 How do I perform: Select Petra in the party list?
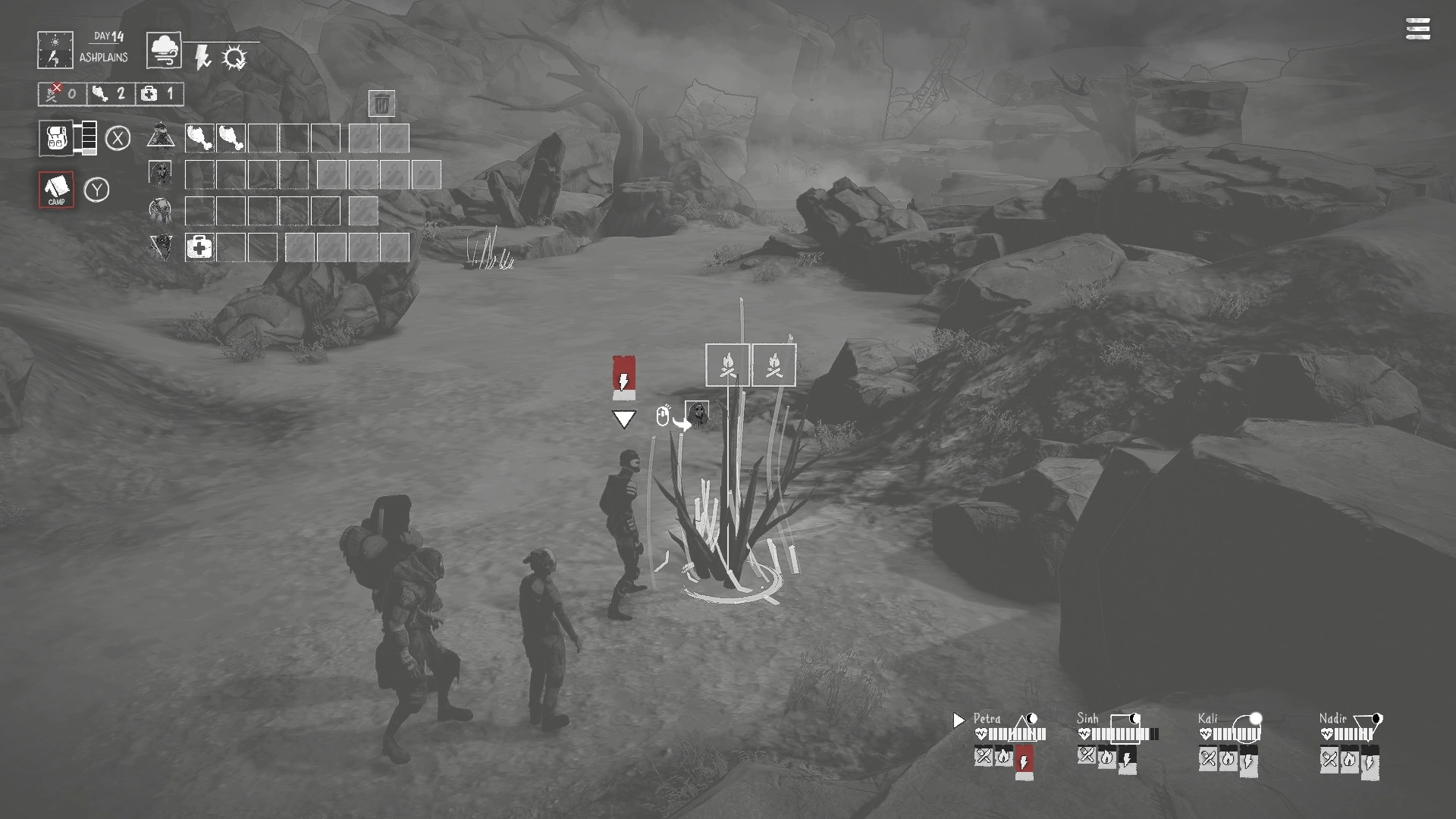(x=987, y=718)
